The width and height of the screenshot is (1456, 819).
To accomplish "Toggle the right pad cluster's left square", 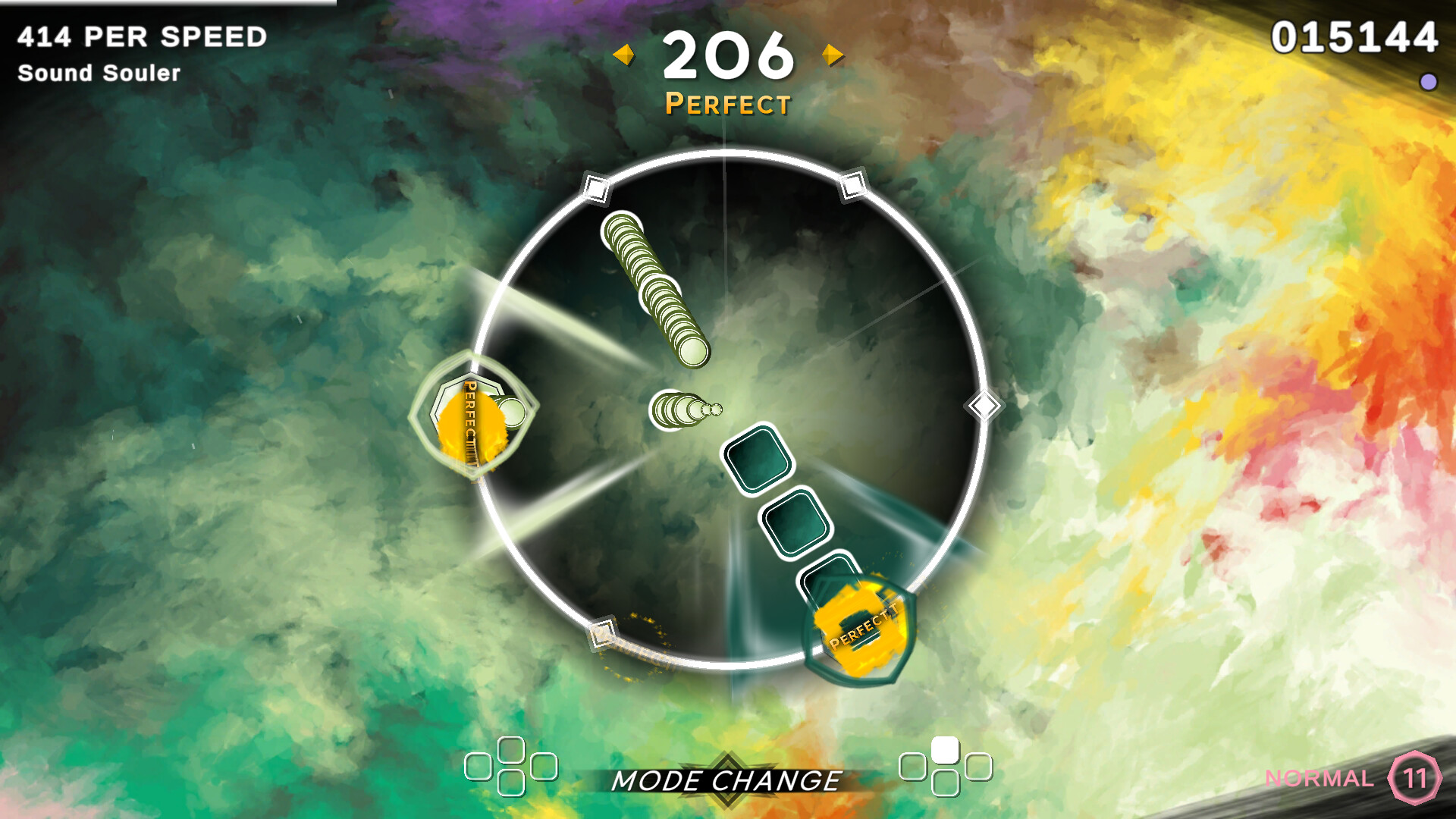I will coord(914,768).
